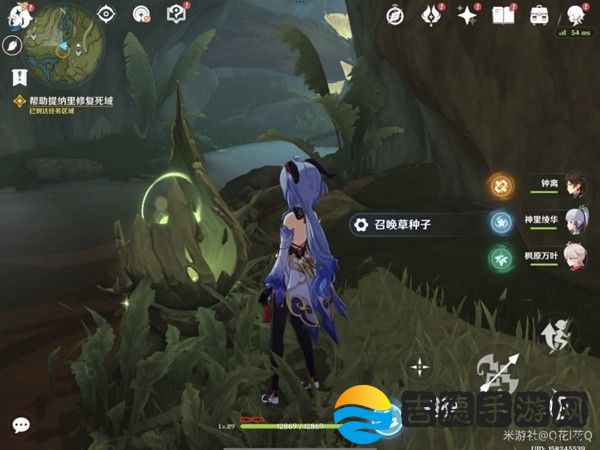Tap the sprint dash button
600x450 pixels.
point(554,333)
